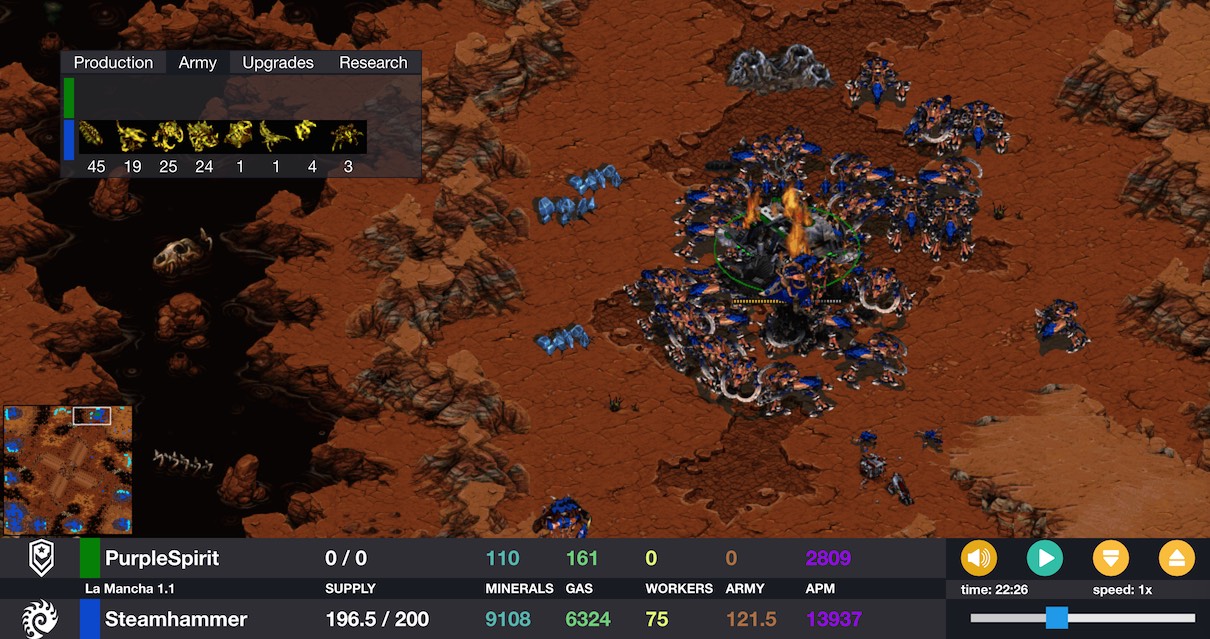Screen dimensions: 1210x639
Task: Click the orange downward-arrow button
Action: coord(1110,557)
